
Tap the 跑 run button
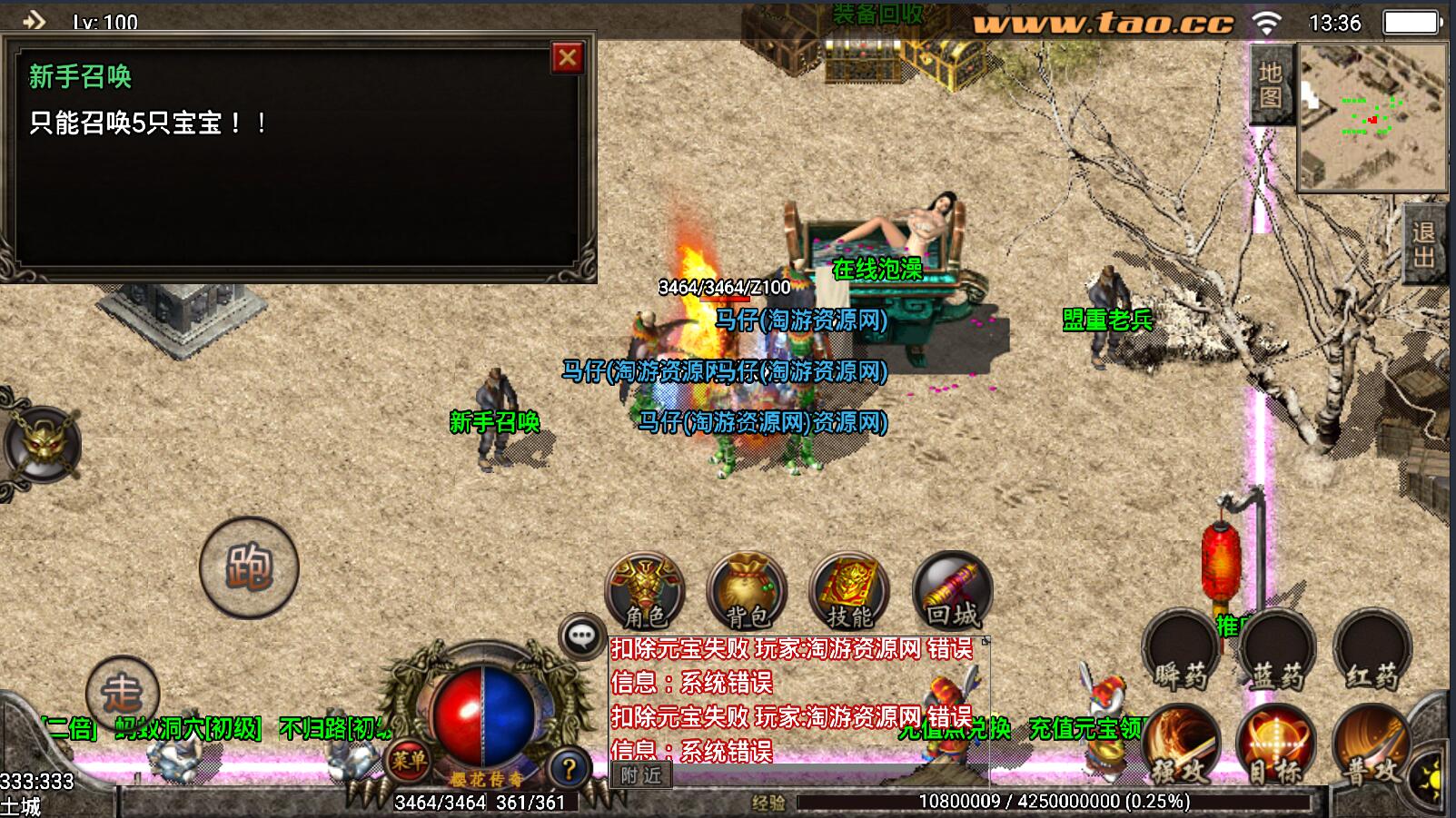[x=249, y=567]
